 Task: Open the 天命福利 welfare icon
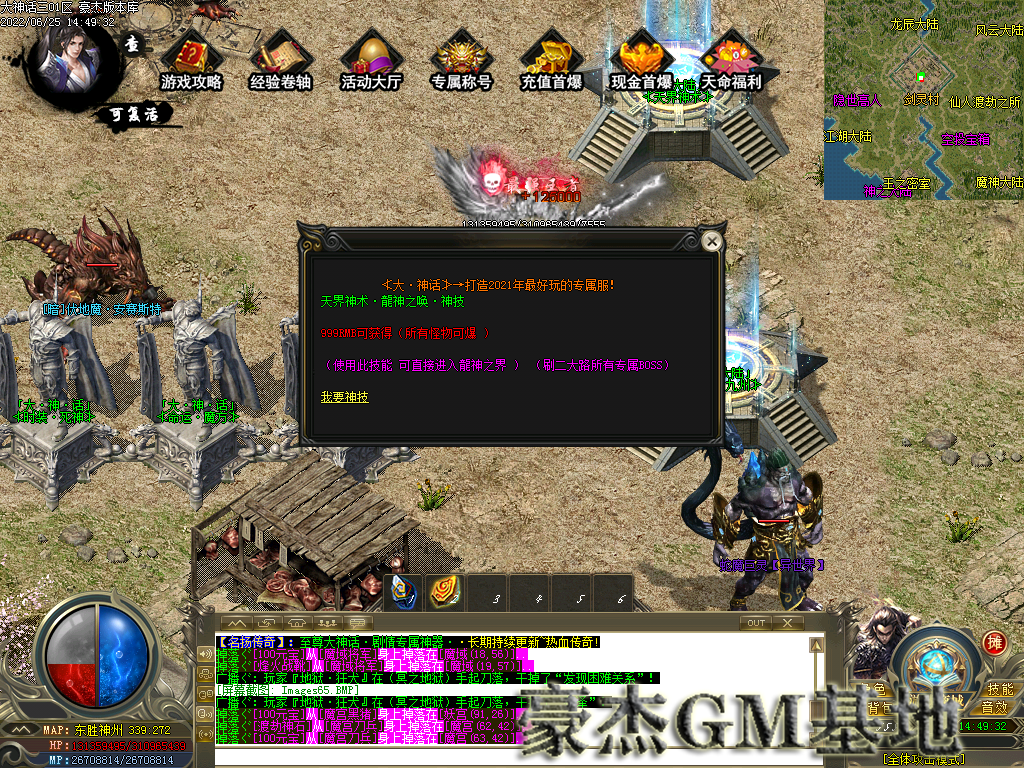click(731, 62)
